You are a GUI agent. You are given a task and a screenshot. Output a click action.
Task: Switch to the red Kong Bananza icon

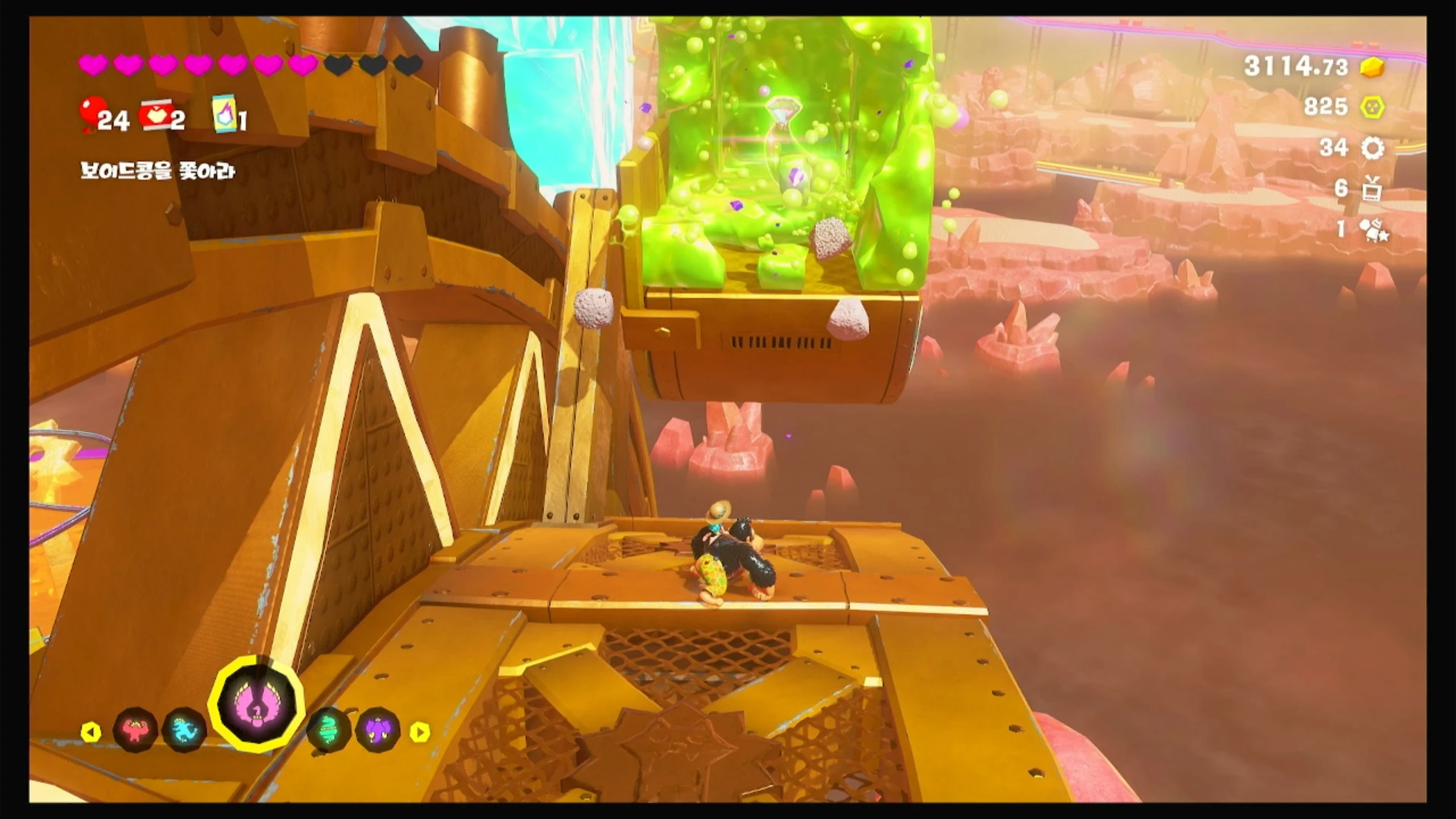[x=135, y=730]
